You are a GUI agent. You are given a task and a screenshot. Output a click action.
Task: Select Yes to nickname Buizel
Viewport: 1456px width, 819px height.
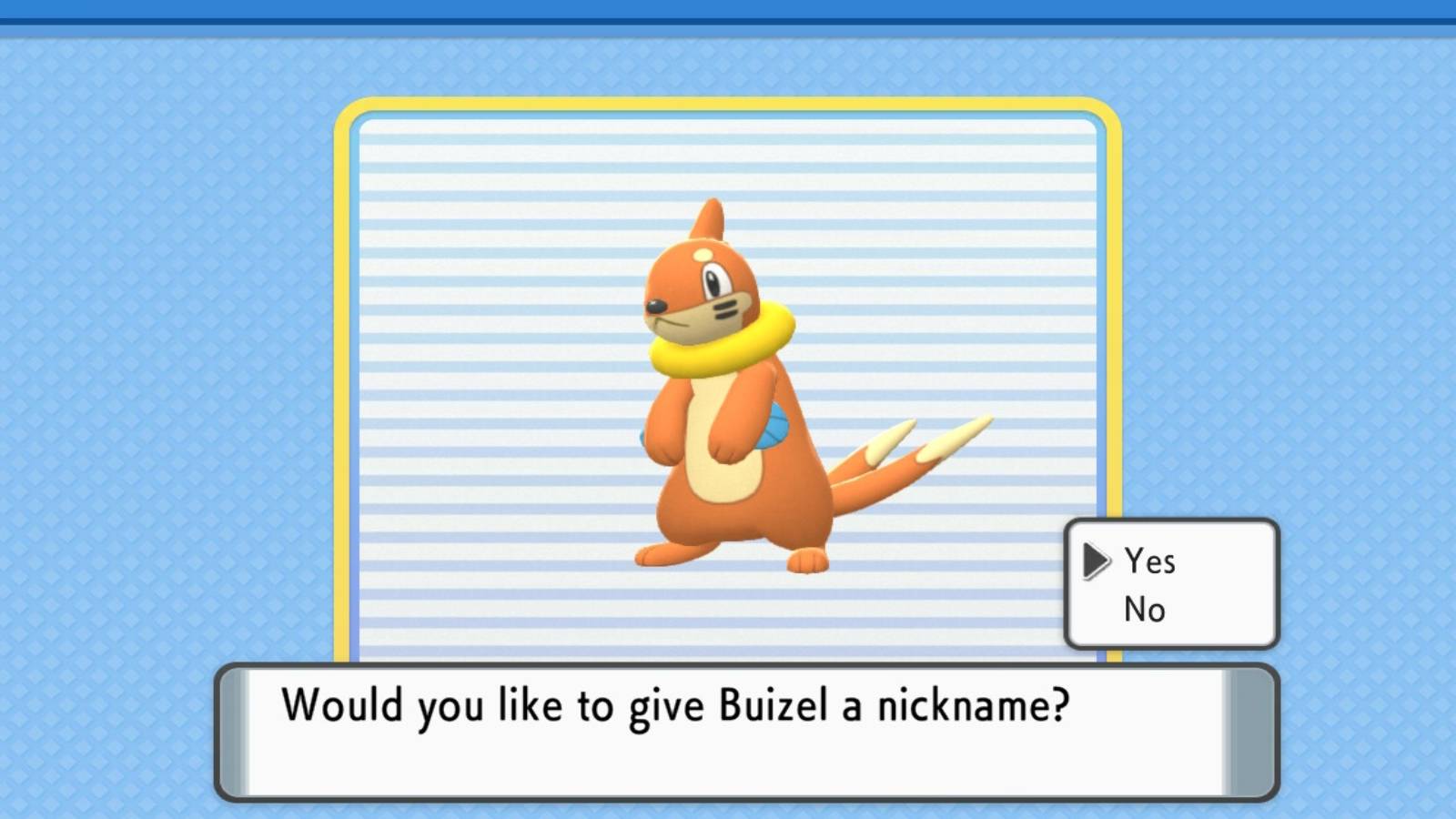(1149, 561)
